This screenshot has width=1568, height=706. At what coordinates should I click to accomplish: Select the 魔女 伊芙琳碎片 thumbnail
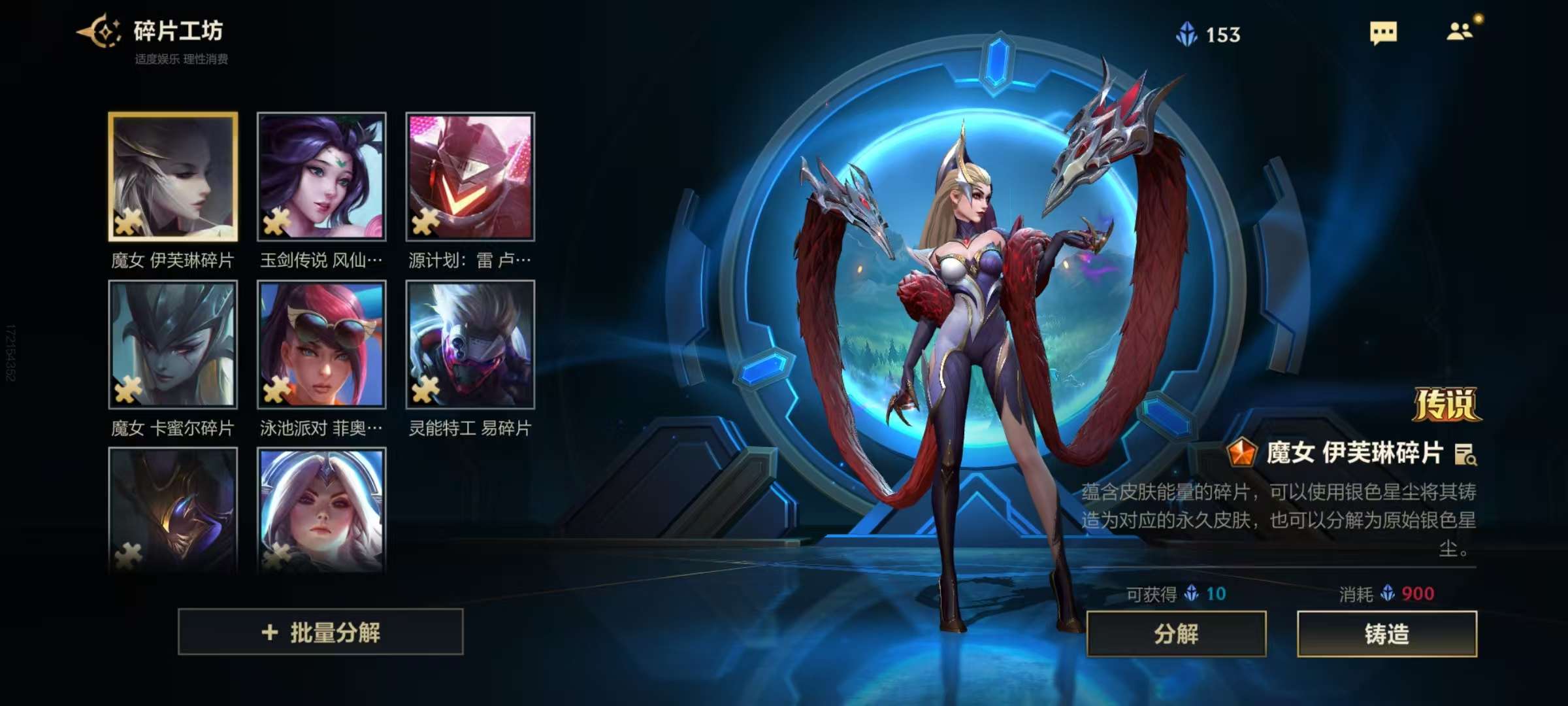tap(173, 176)
